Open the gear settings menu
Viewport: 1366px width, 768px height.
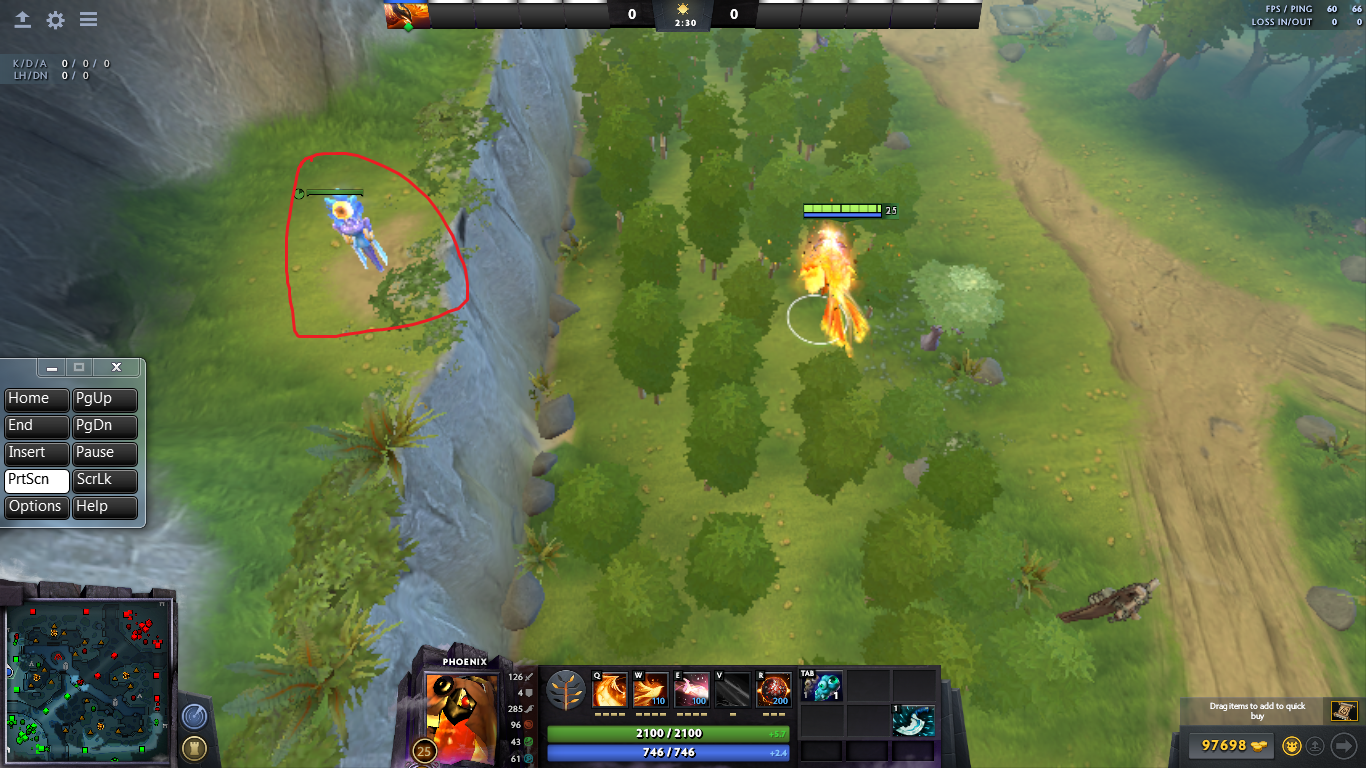pos(56,20)
